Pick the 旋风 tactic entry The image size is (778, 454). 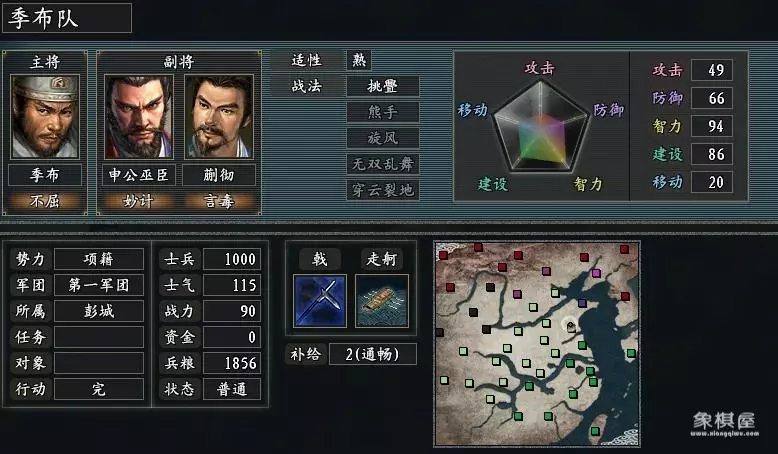pyautogui.click(x=382, y=138)
